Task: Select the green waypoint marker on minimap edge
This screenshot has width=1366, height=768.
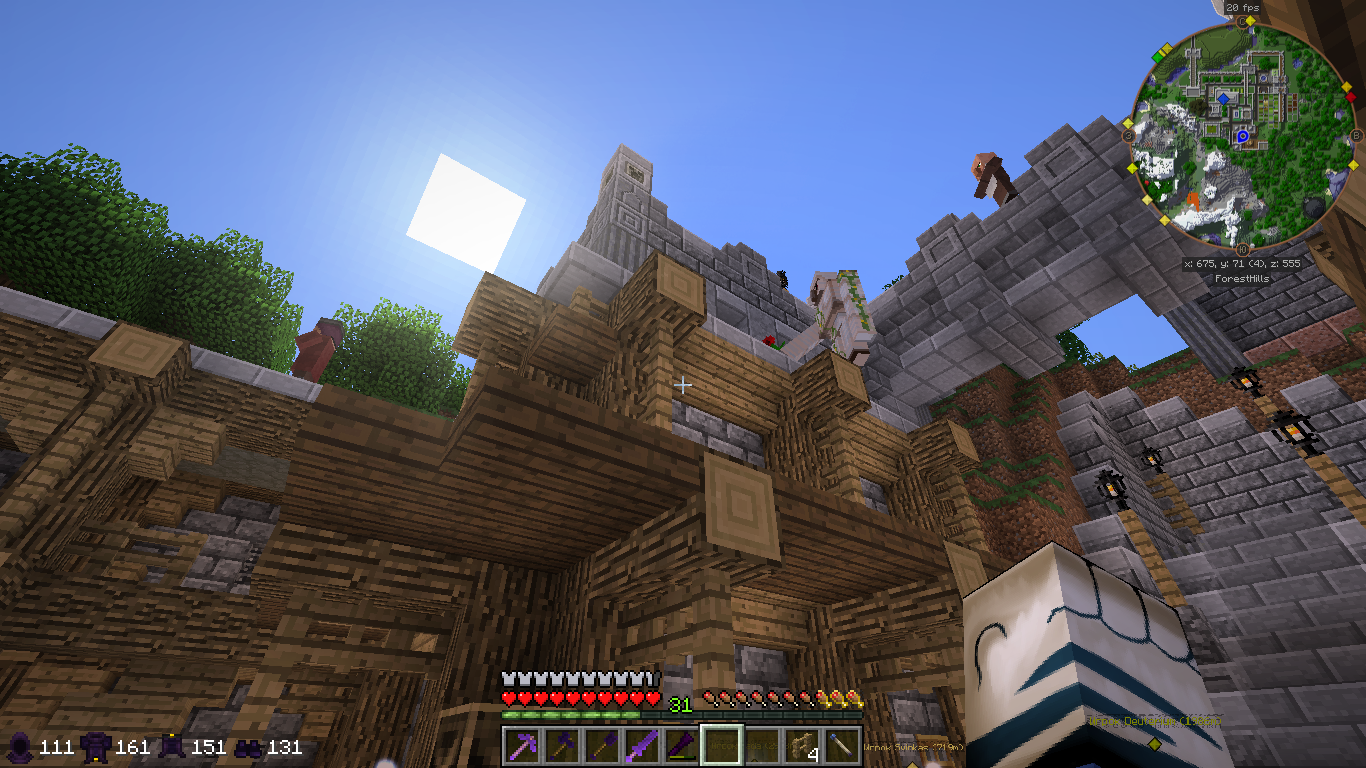Action: click(1158, 56)
